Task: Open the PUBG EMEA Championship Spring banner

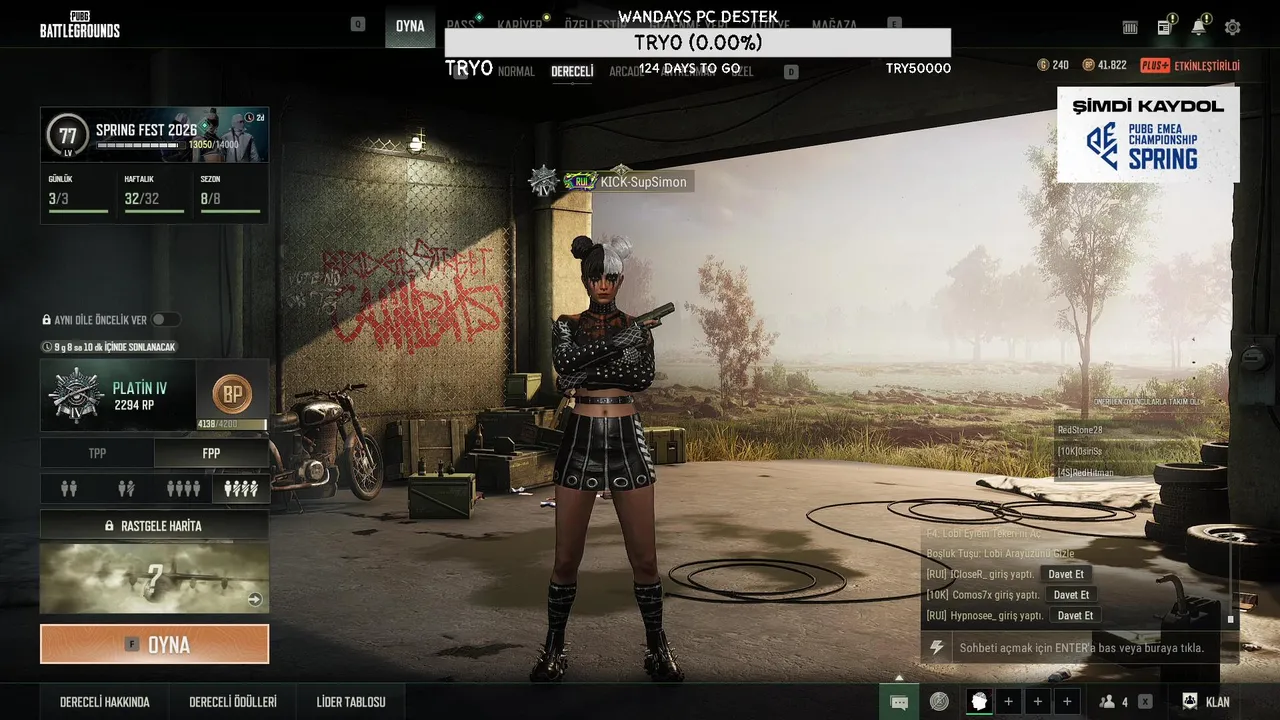Action: (1148, 134)
